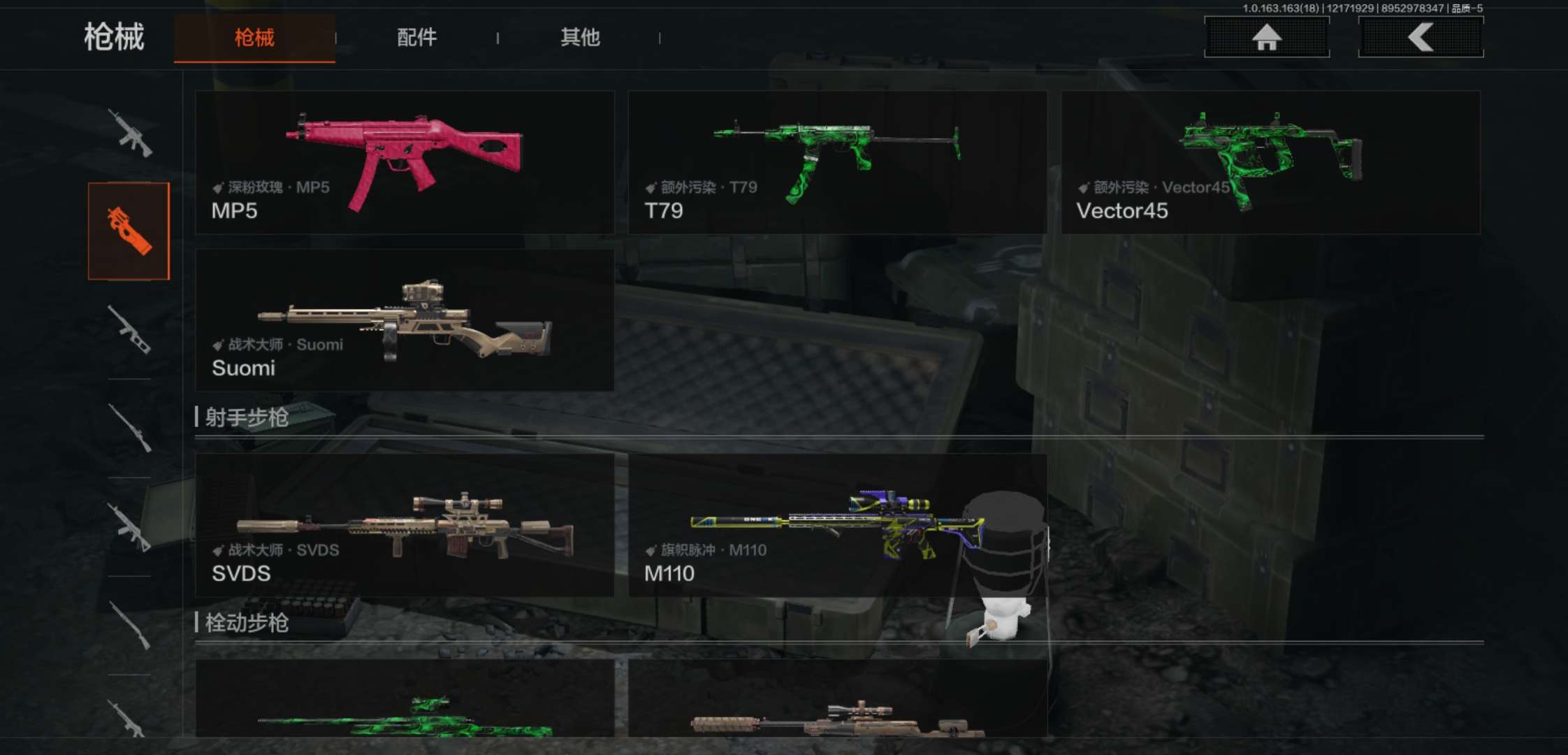This screenshot has width=1568, height=755.
Task: Go back with the arrow button
Action: pyautogui.click(x=1420, y=37)
